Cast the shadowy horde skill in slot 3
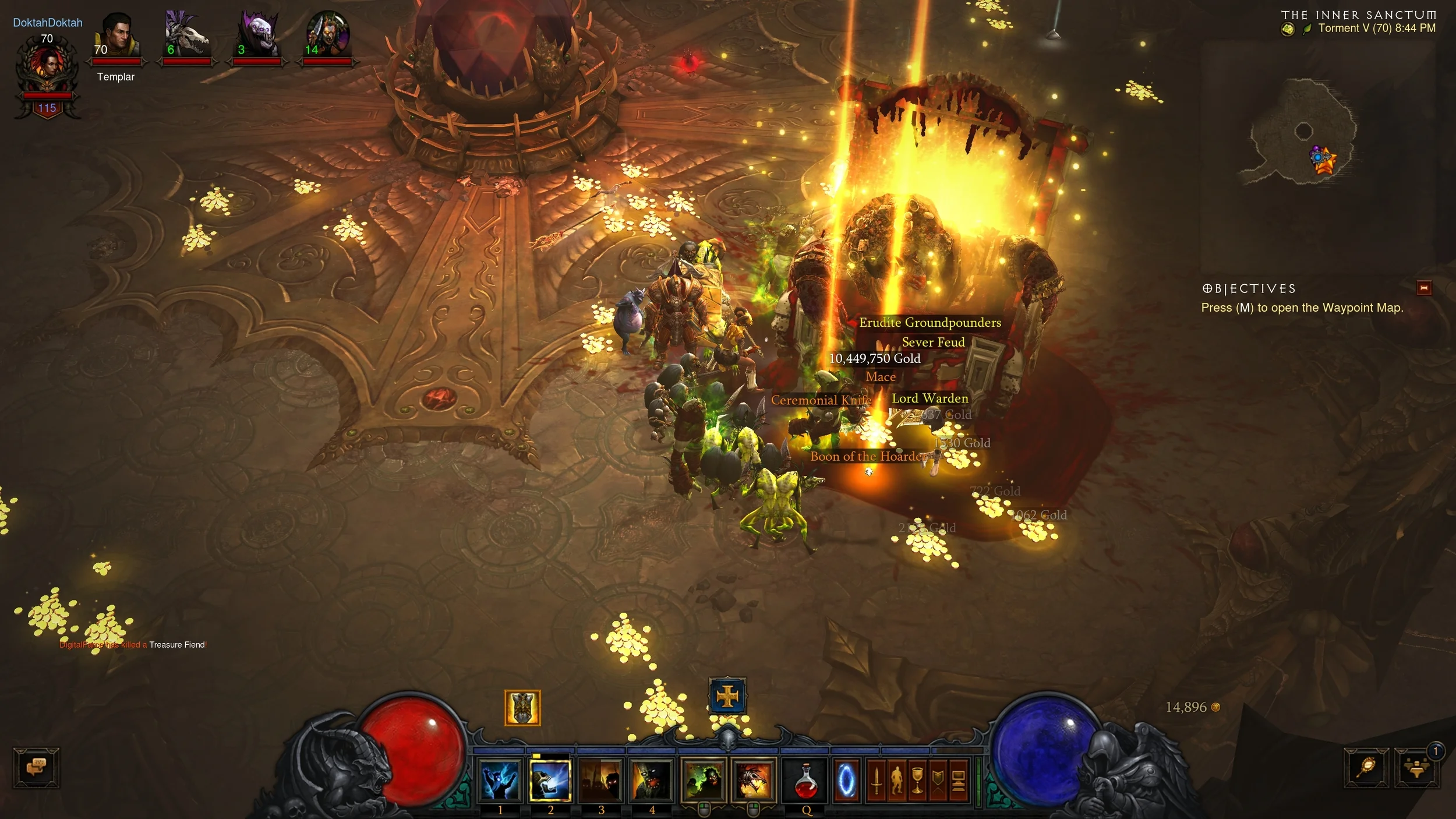Image resolution: width=1456 pixels, height=819 pixels. coord(601,781)
